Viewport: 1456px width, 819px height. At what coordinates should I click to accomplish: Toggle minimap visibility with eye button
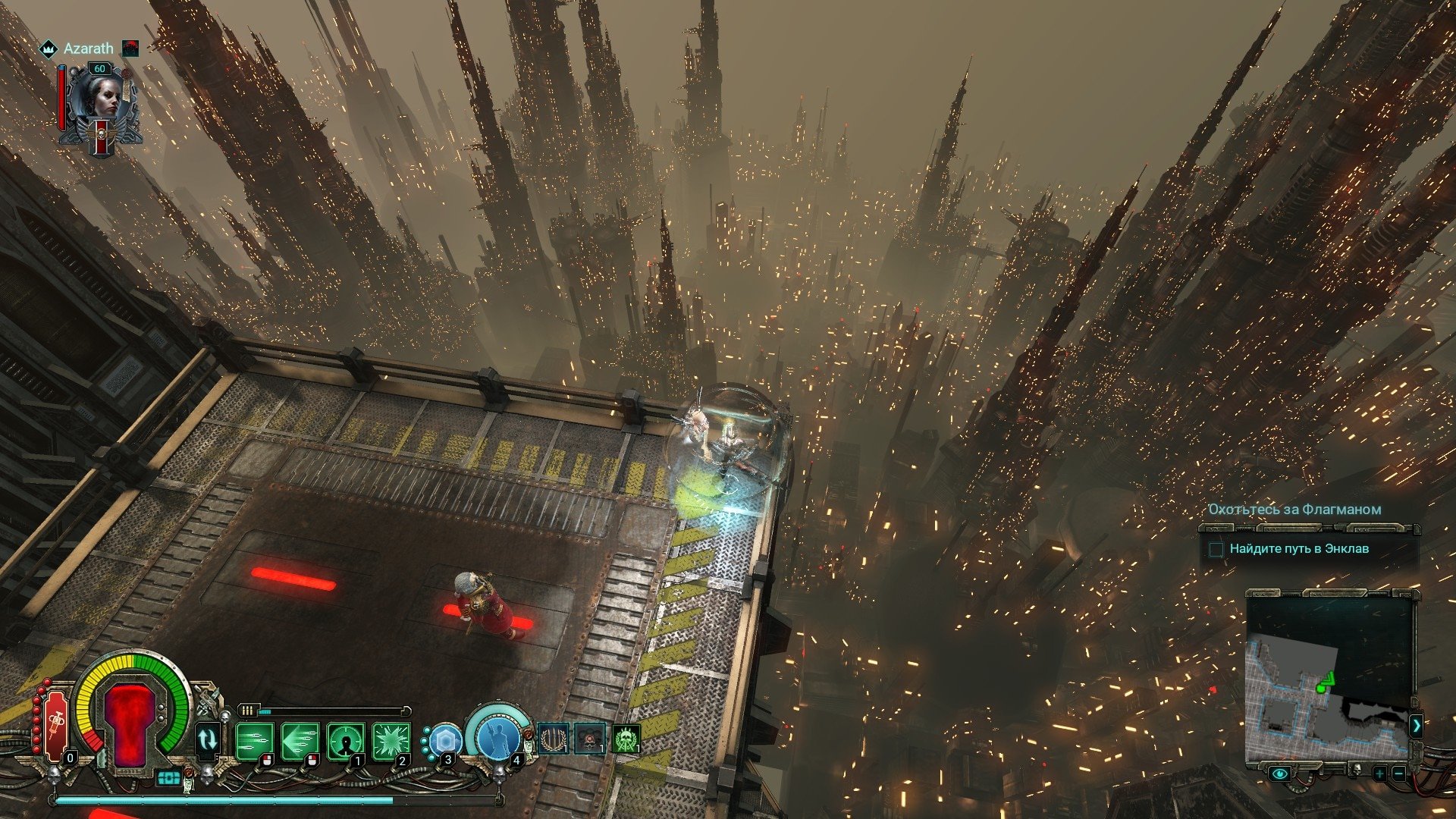[x=1280, y=774]
